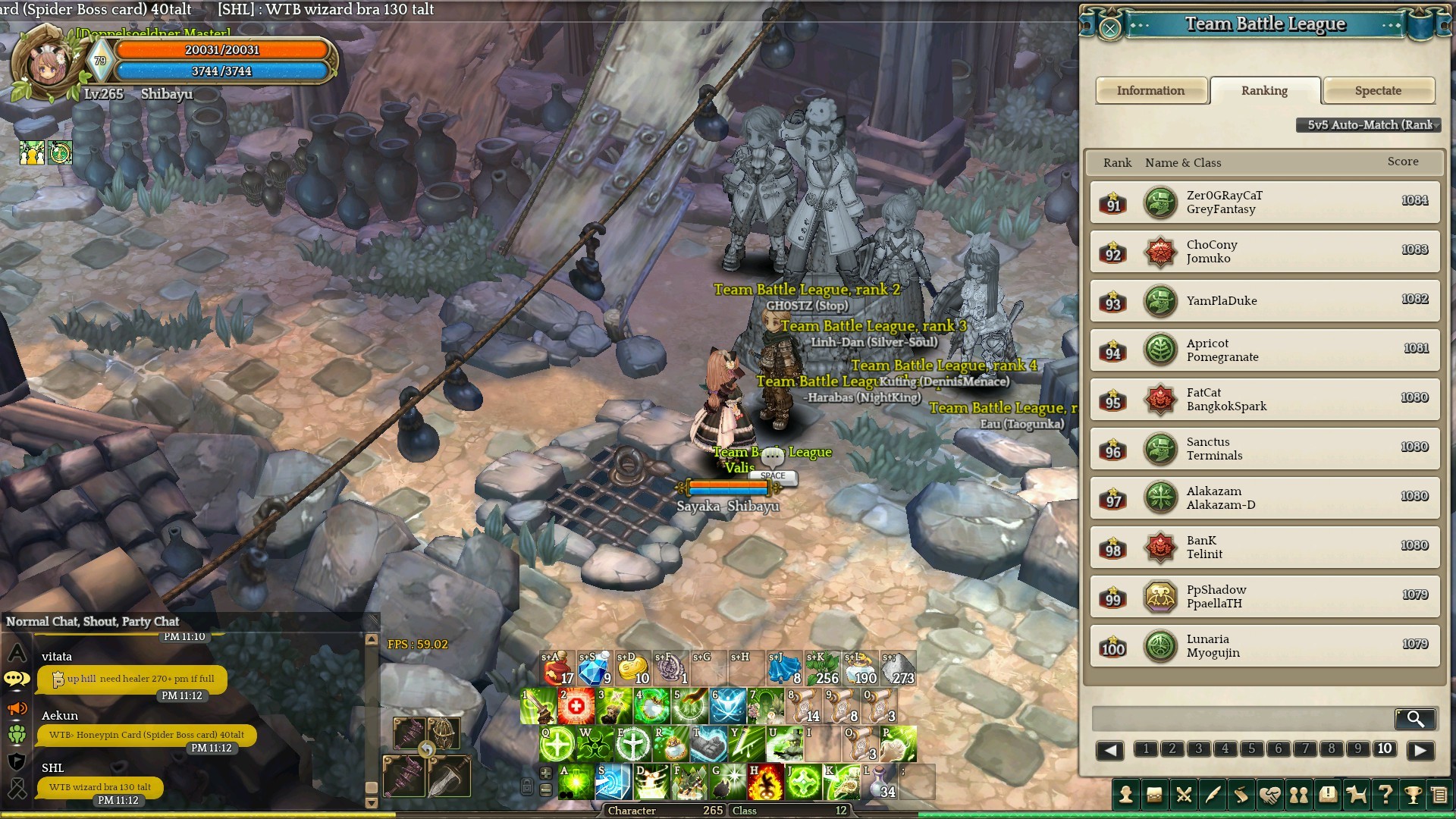The width and height of the screenshot is (1456, 819).
Task: Advance to the next ranking page
Action: point(1420,750)
